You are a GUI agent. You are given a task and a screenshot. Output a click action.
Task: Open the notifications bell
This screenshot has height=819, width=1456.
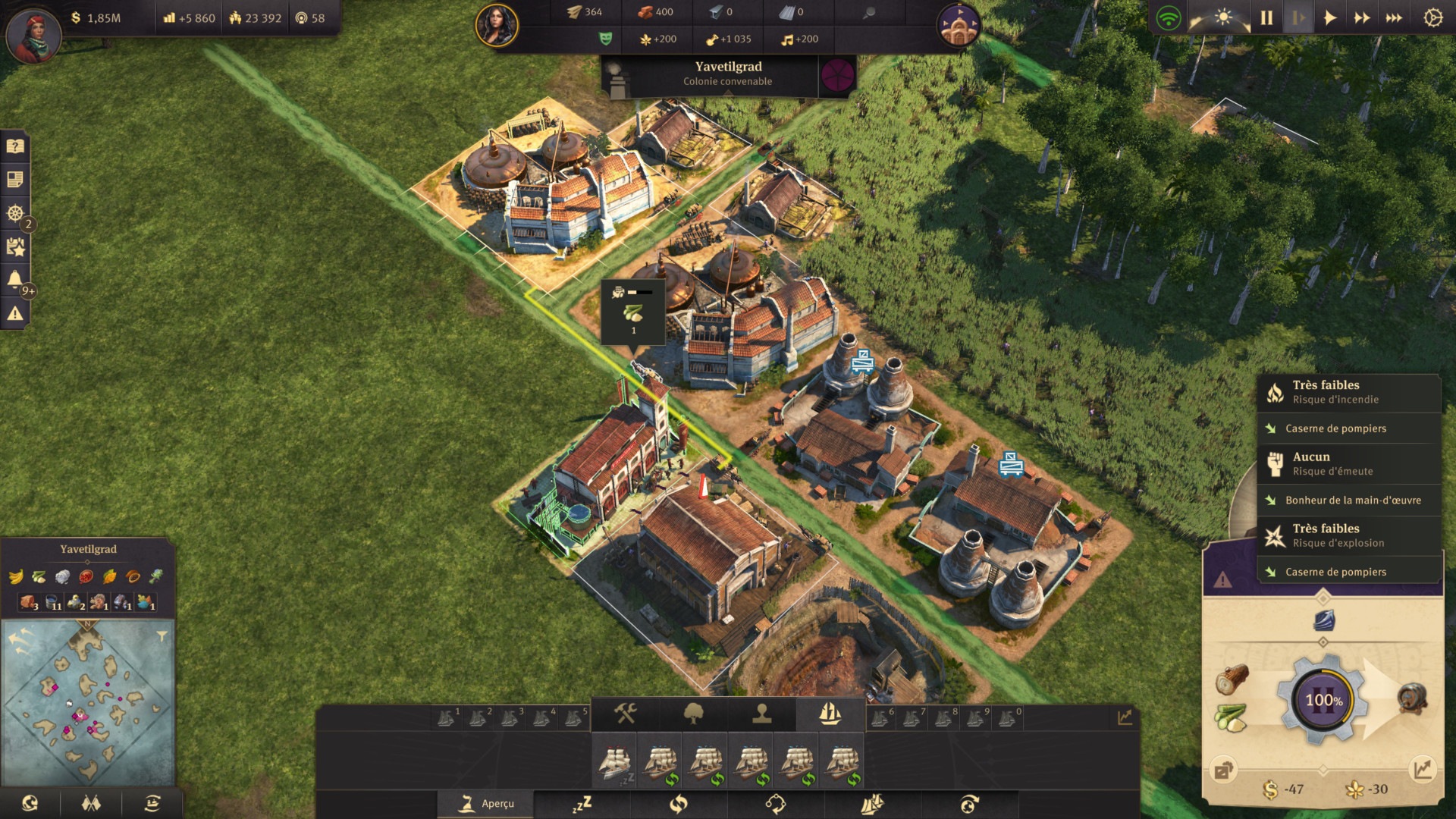click(x=15, y=280)
